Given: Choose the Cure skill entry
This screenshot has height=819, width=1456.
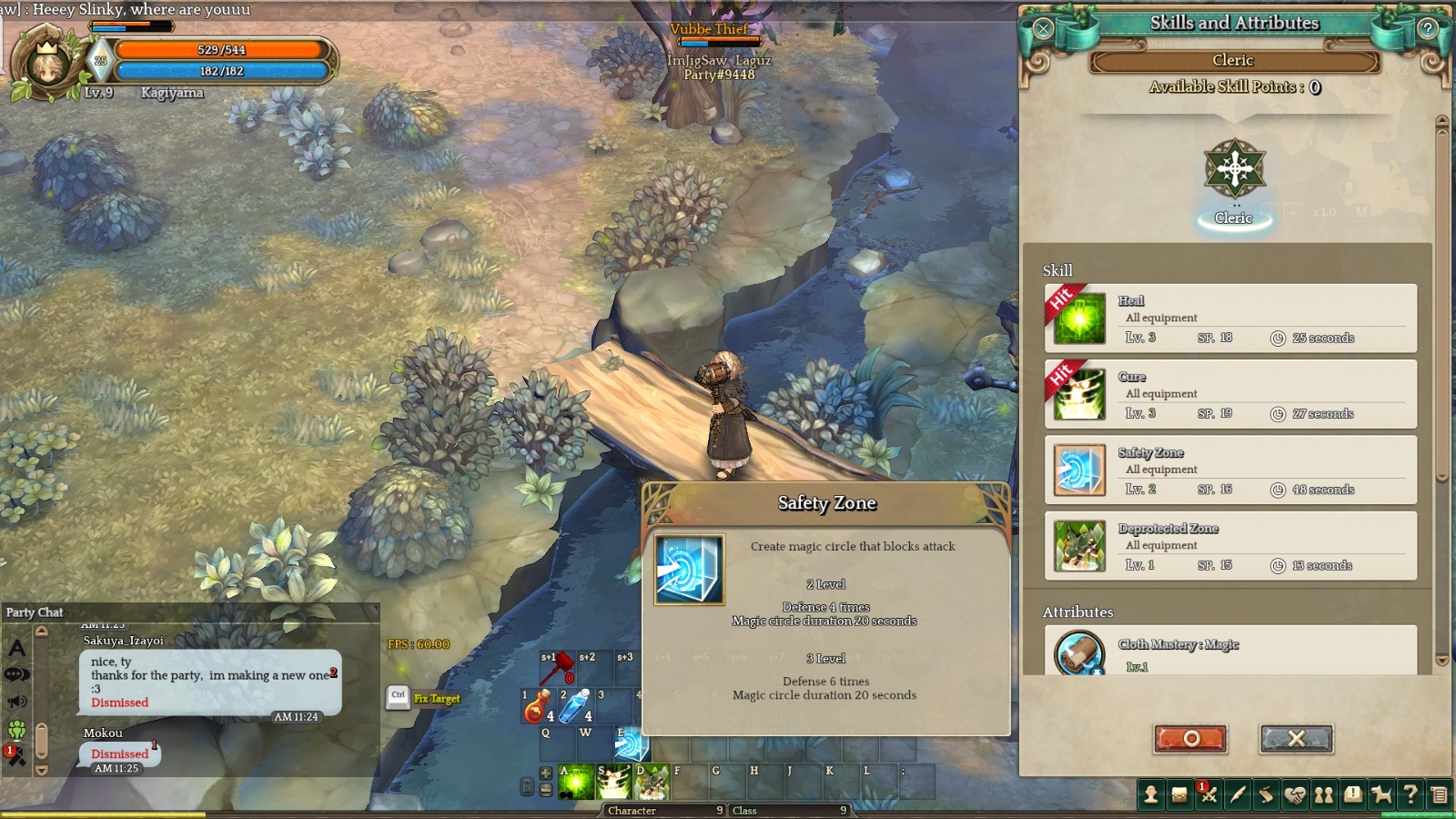Looking at the screenshot, I should 1230,394.
